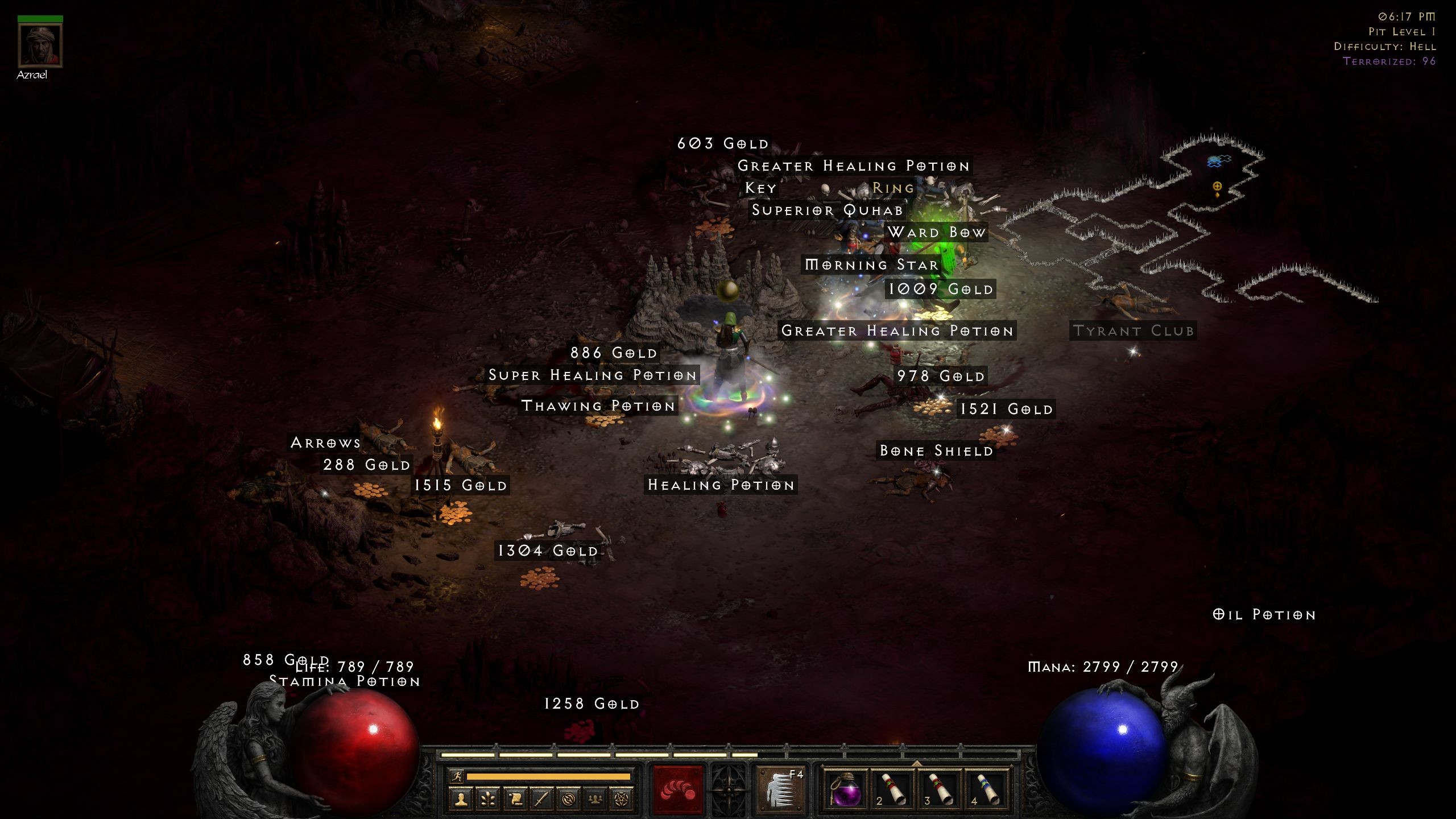Click the stamina bar above the action bar
Screen dimensions: 1456x819
coord(549,776)
